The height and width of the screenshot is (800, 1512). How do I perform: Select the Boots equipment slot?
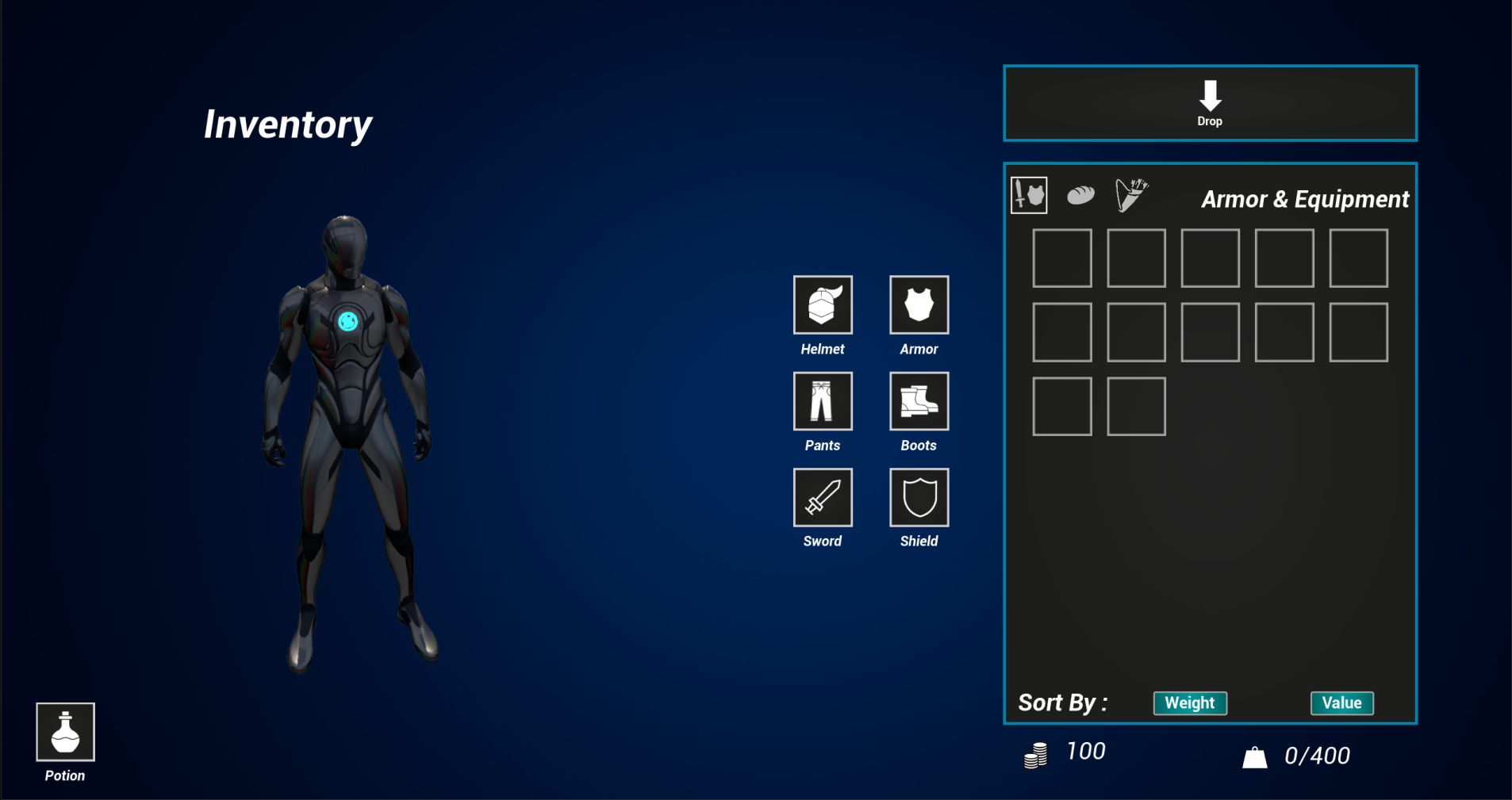click(x=919, y=401)
